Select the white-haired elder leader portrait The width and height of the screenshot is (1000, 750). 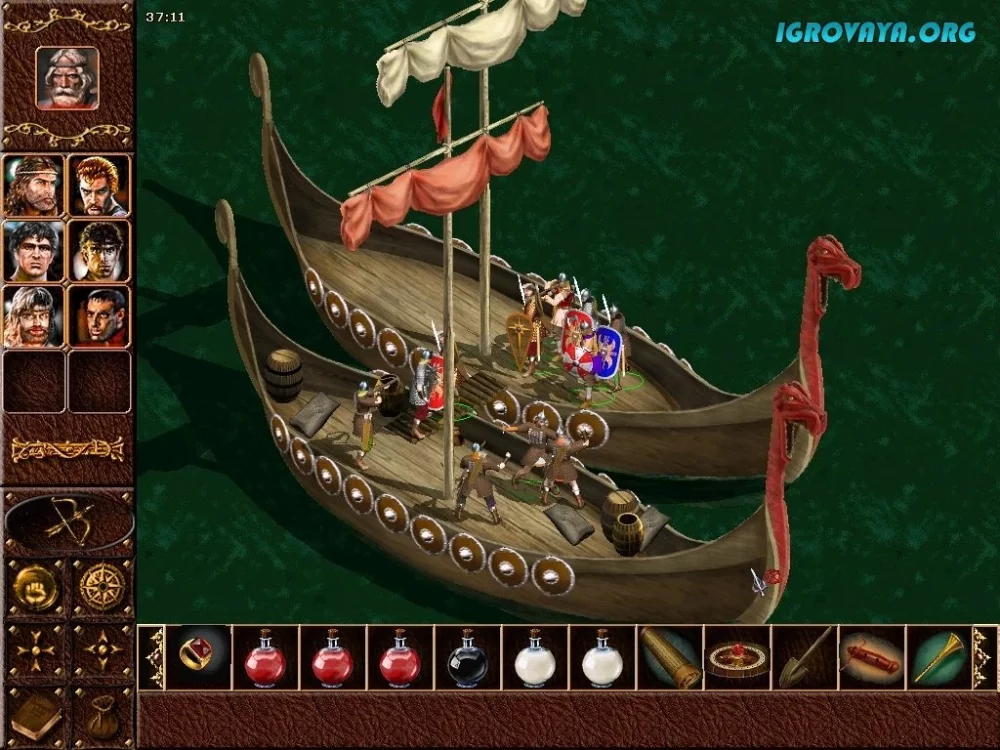(x=68, y=77)
